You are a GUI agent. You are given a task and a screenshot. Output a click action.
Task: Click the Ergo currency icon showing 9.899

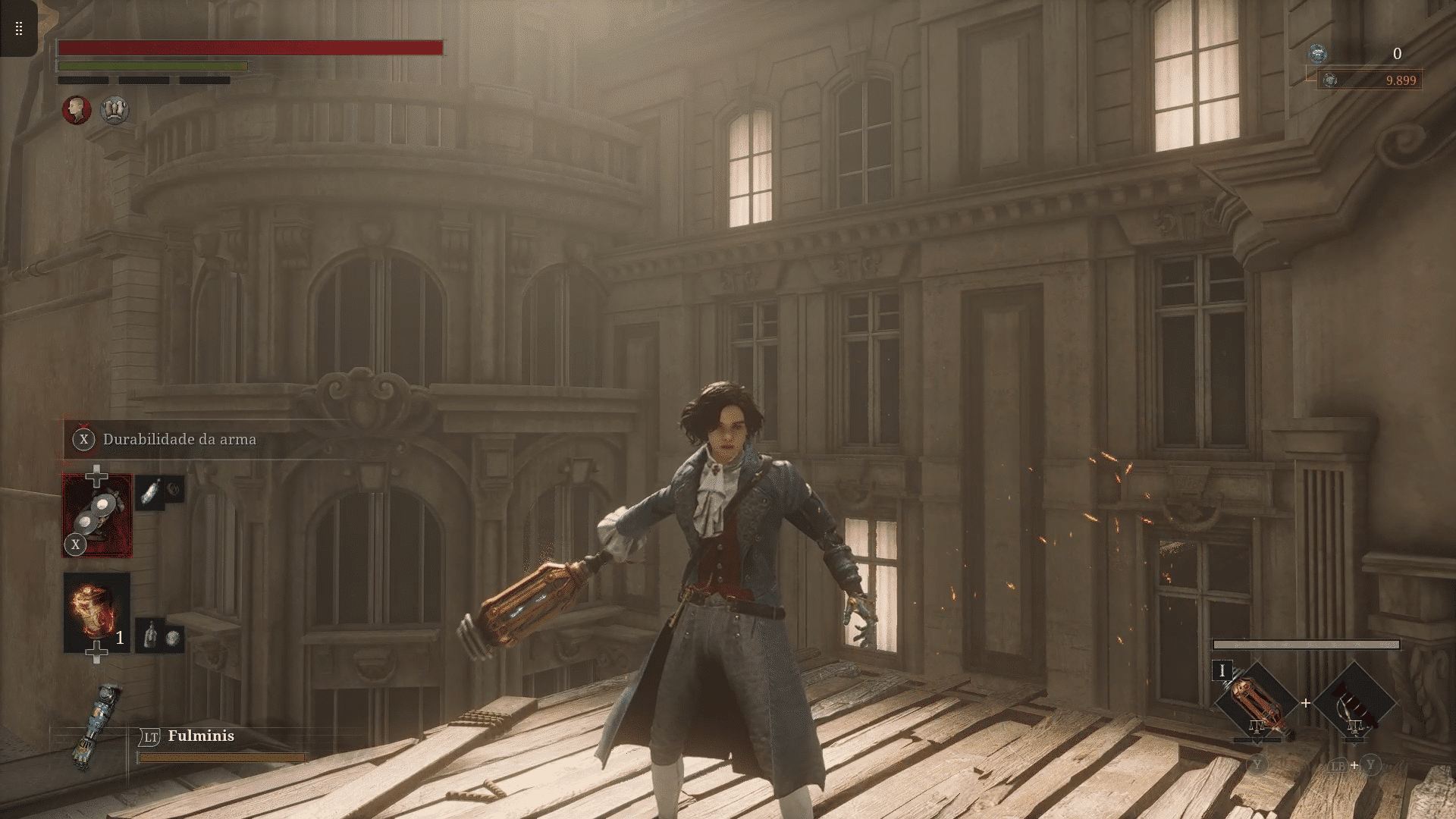pos(1330,80)
